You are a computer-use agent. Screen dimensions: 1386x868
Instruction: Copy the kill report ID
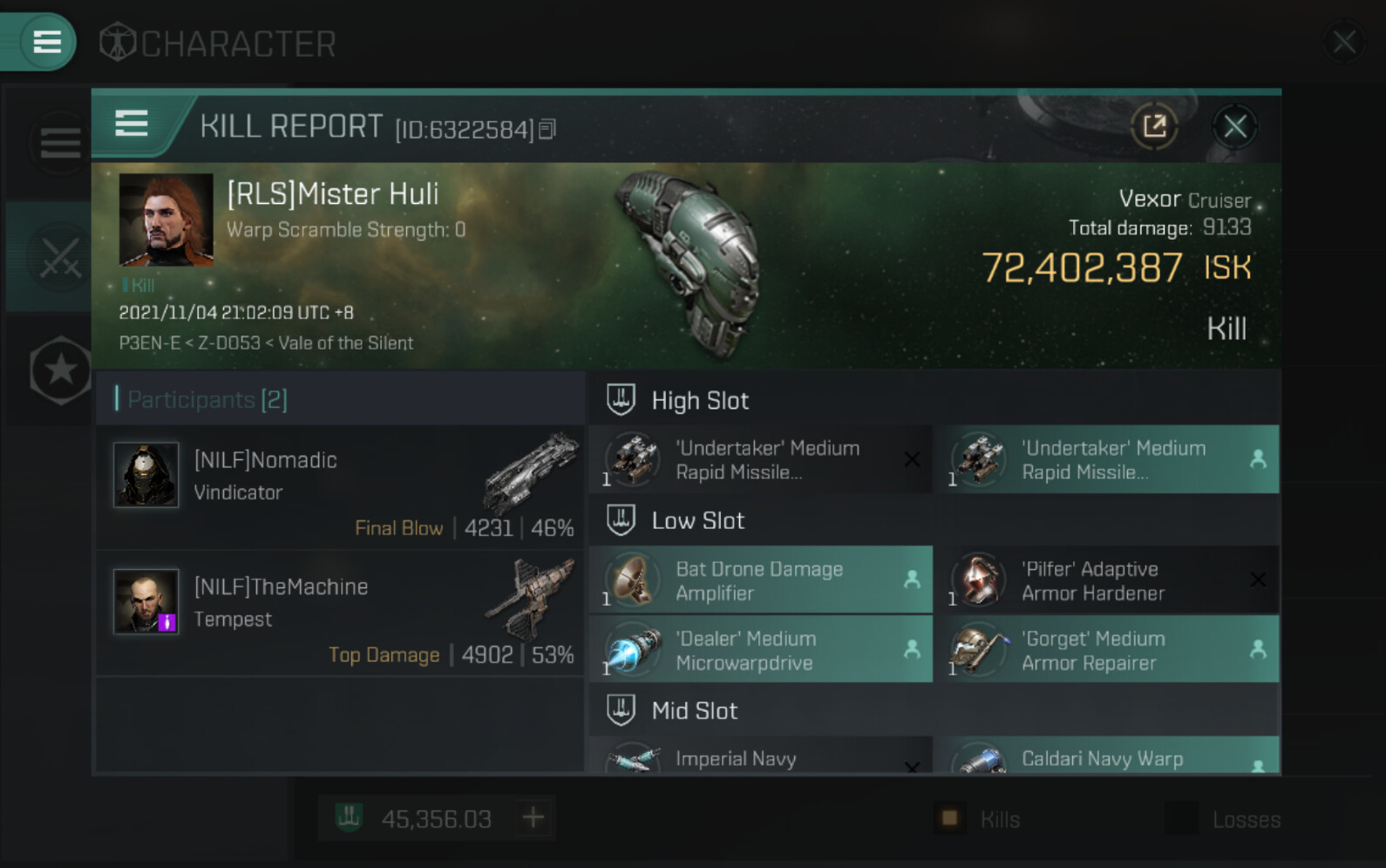(x=547, y=130)
